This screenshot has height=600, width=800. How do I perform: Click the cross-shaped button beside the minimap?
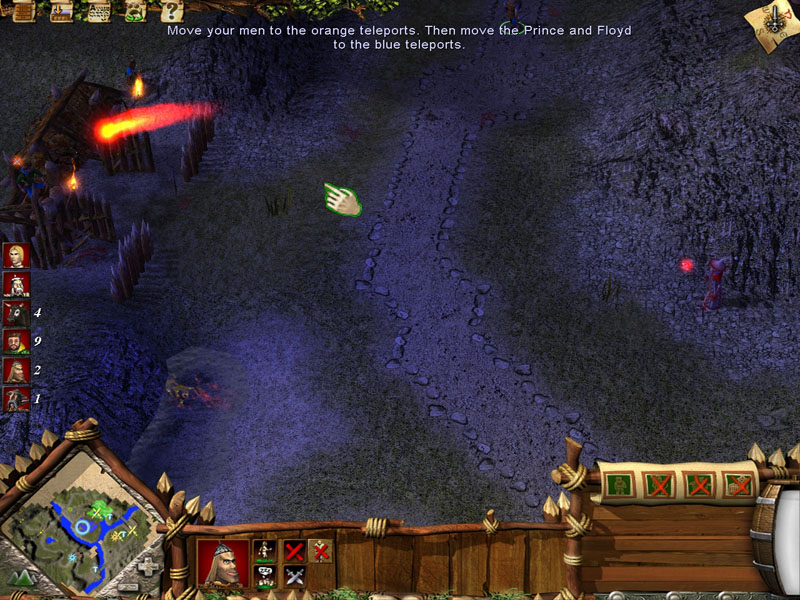[x=148, y=566]
